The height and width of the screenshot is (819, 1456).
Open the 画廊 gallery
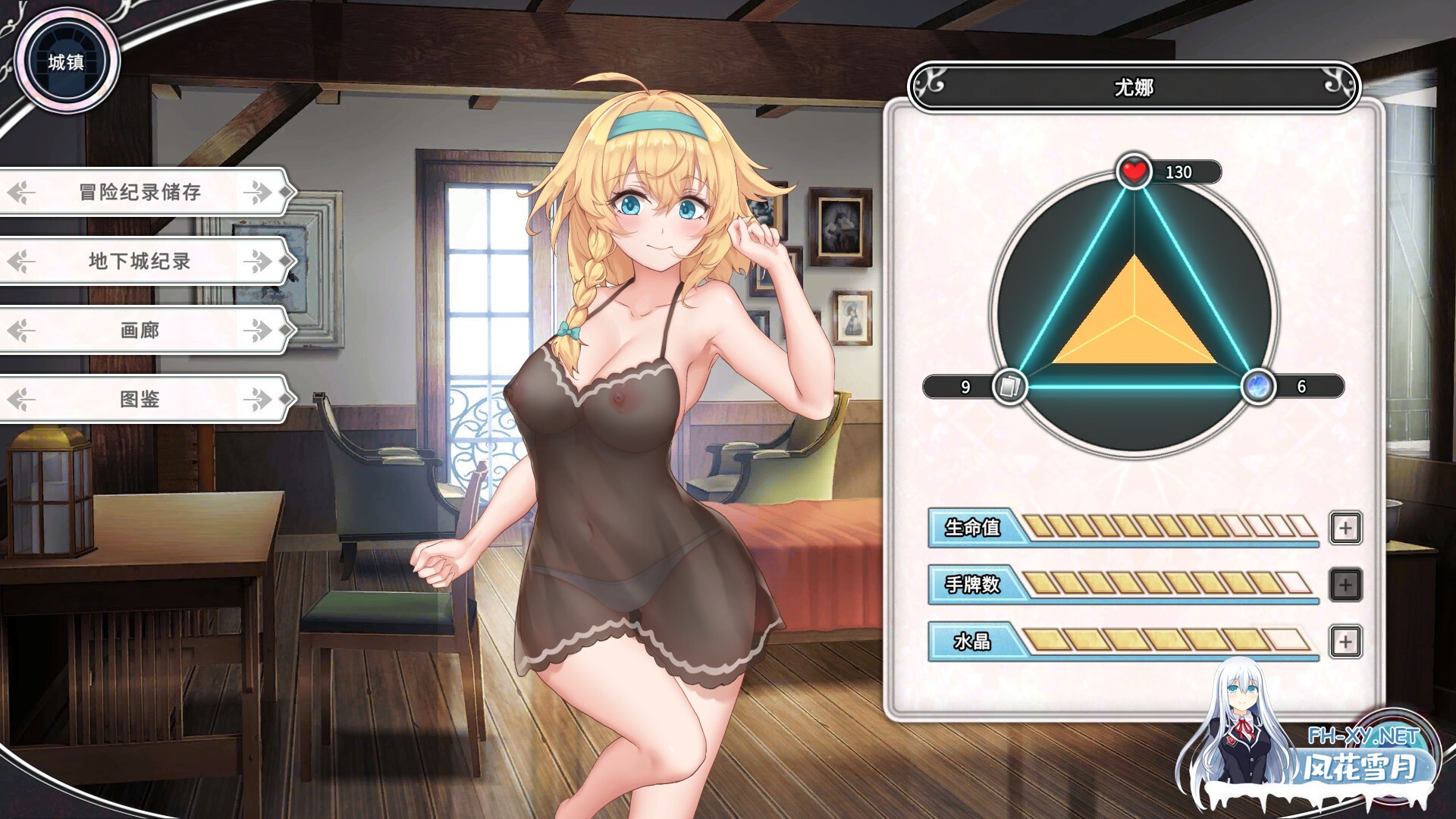coord(140,330)
